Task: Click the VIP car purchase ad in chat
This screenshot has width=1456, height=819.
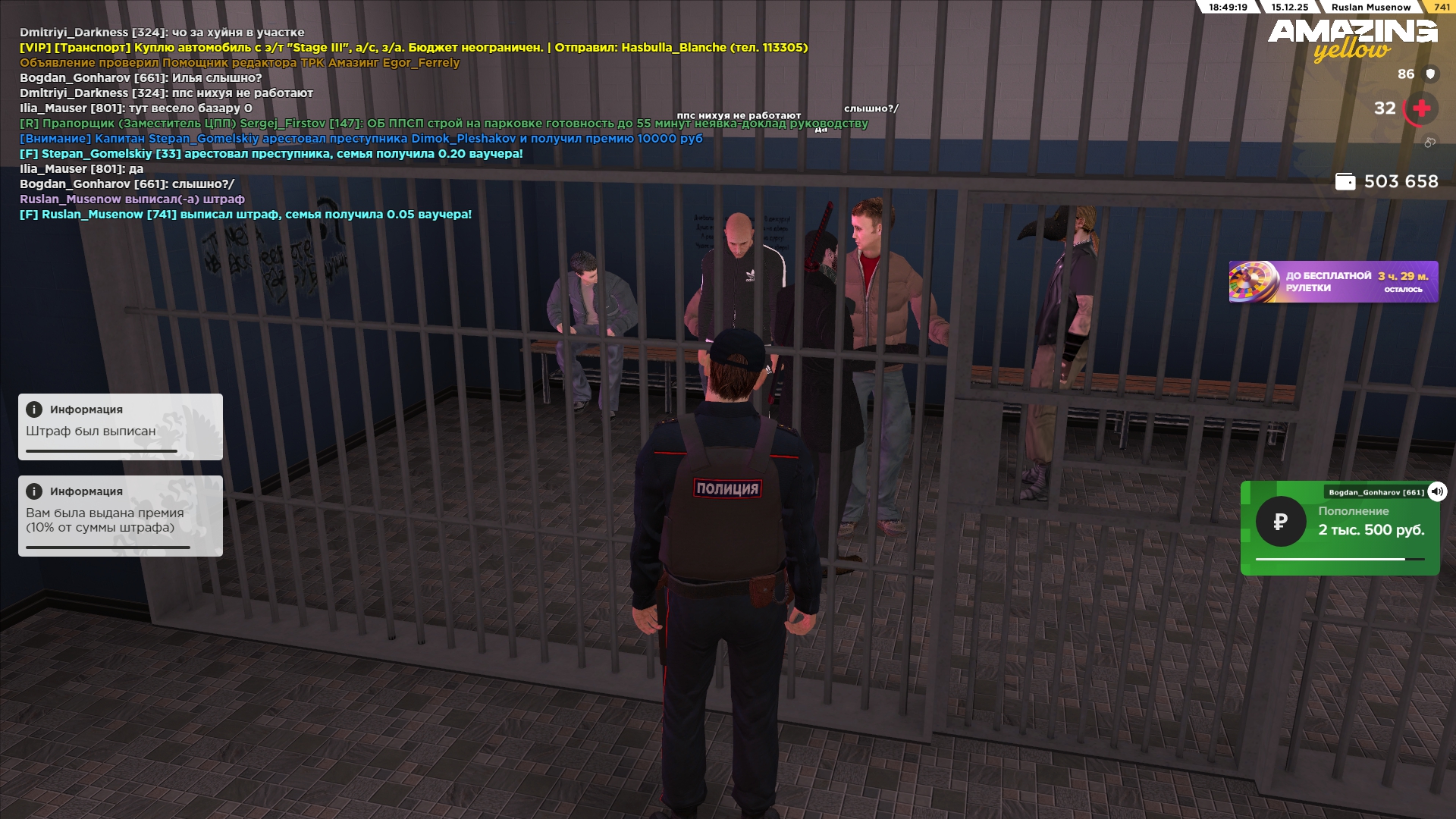Action: 413,48
